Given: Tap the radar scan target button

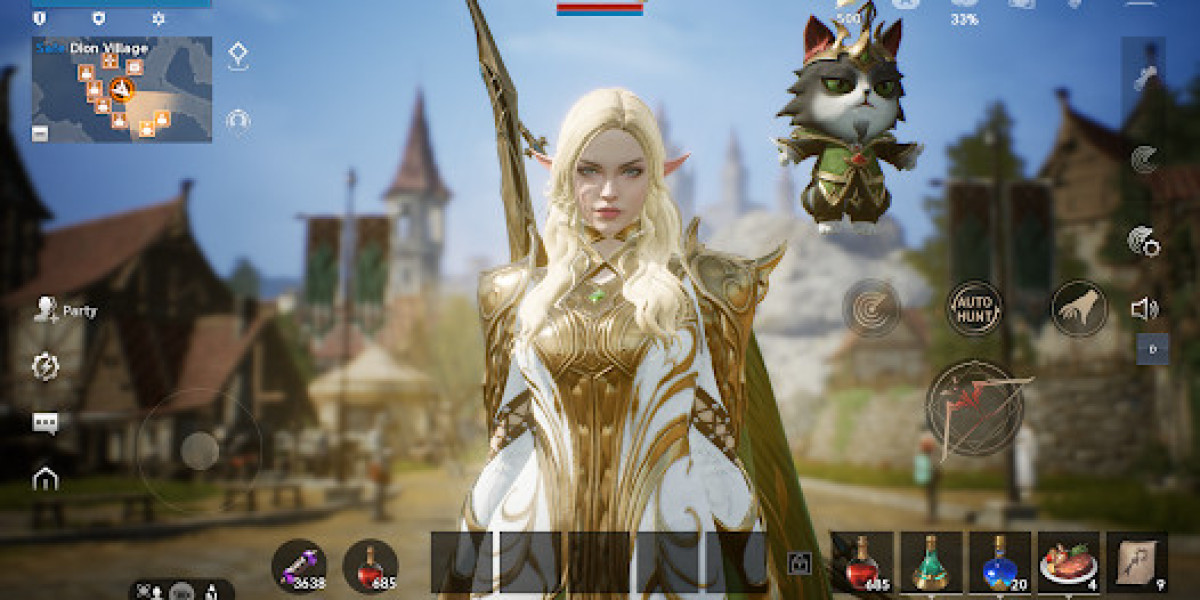Looking at the screenshot, I should (x=871, y=307).
